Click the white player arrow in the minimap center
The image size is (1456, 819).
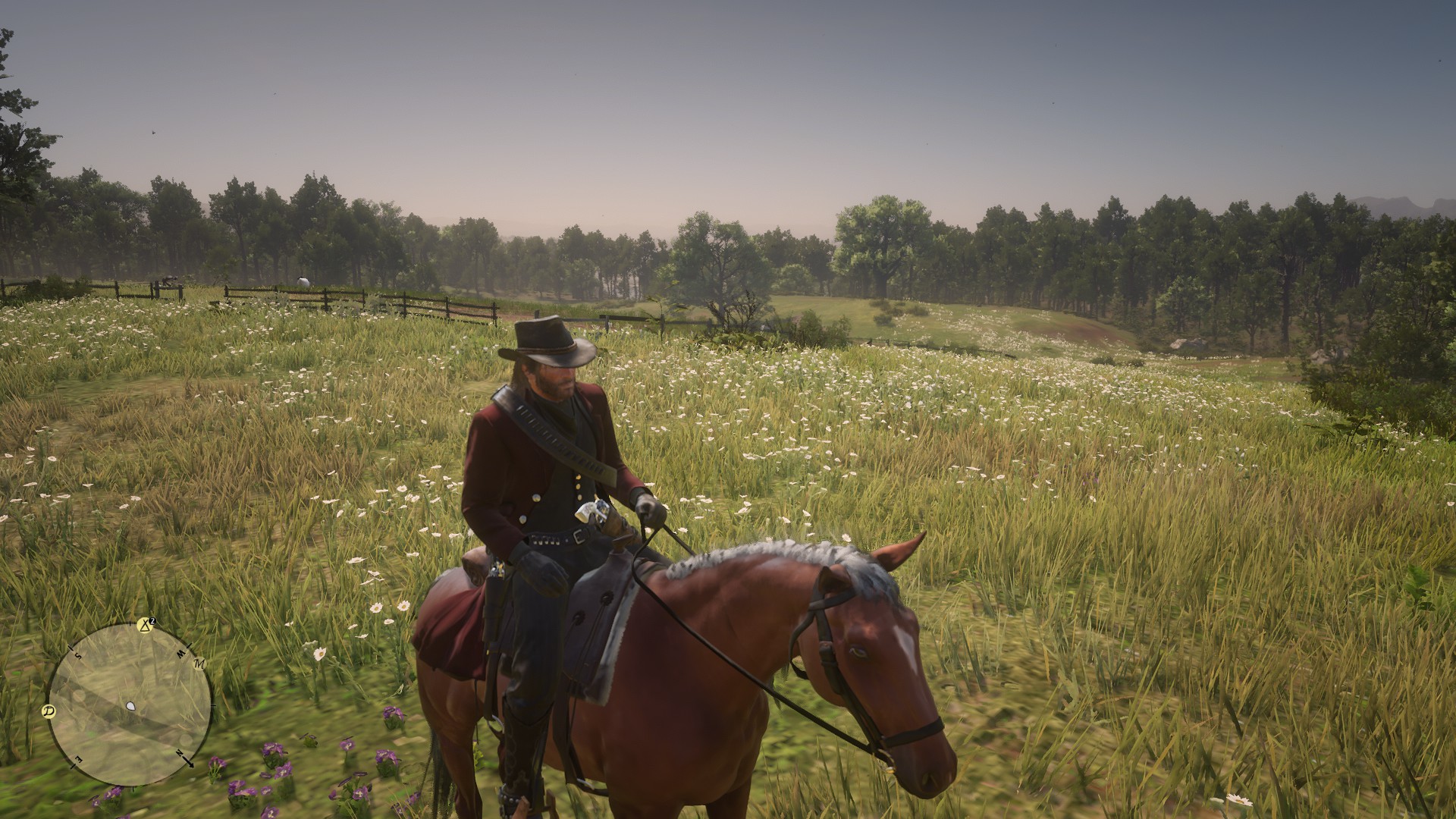click(x=131, y=706)
